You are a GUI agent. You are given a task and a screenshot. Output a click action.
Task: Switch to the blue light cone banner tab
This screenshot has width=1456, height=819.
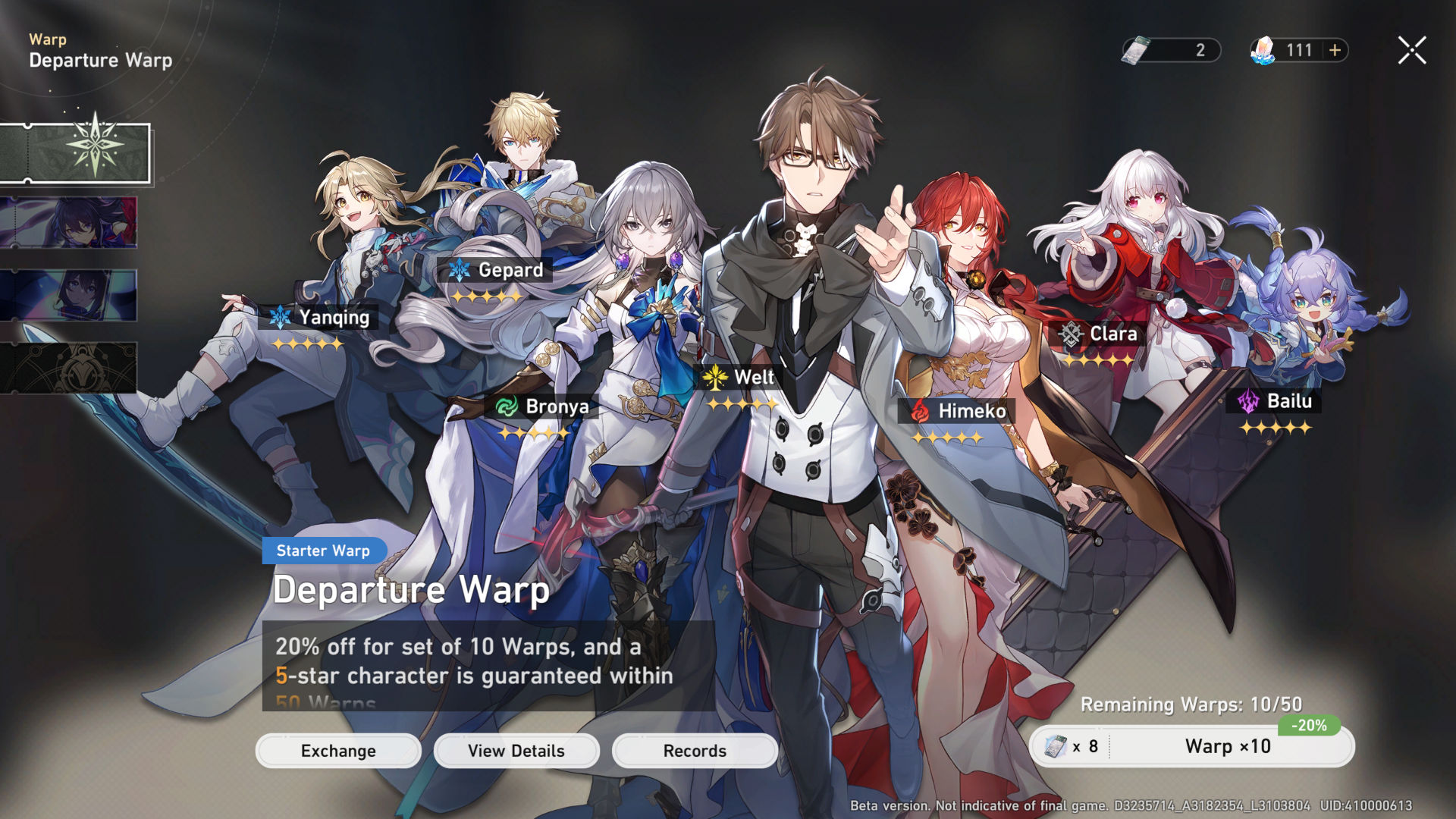click(x=68, y=296)
